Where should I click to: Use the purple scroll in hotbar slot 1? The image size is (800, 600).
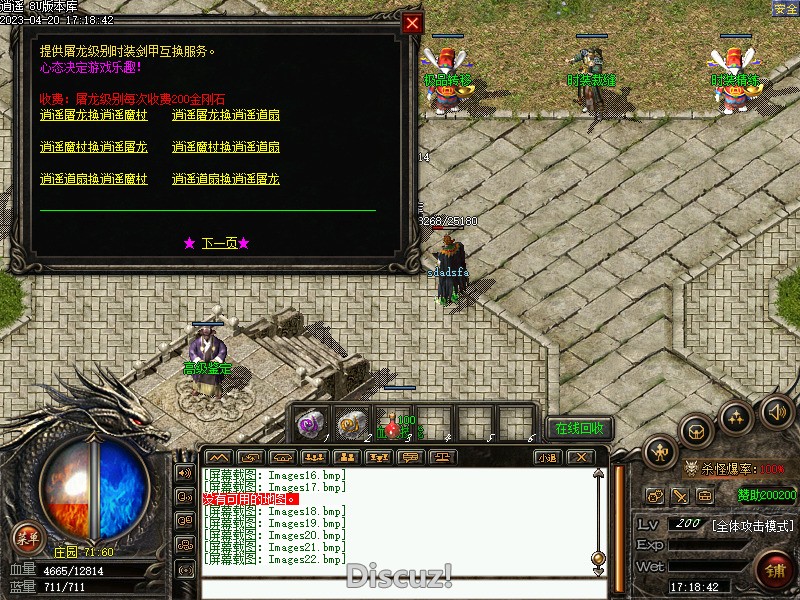coord(310,423)
